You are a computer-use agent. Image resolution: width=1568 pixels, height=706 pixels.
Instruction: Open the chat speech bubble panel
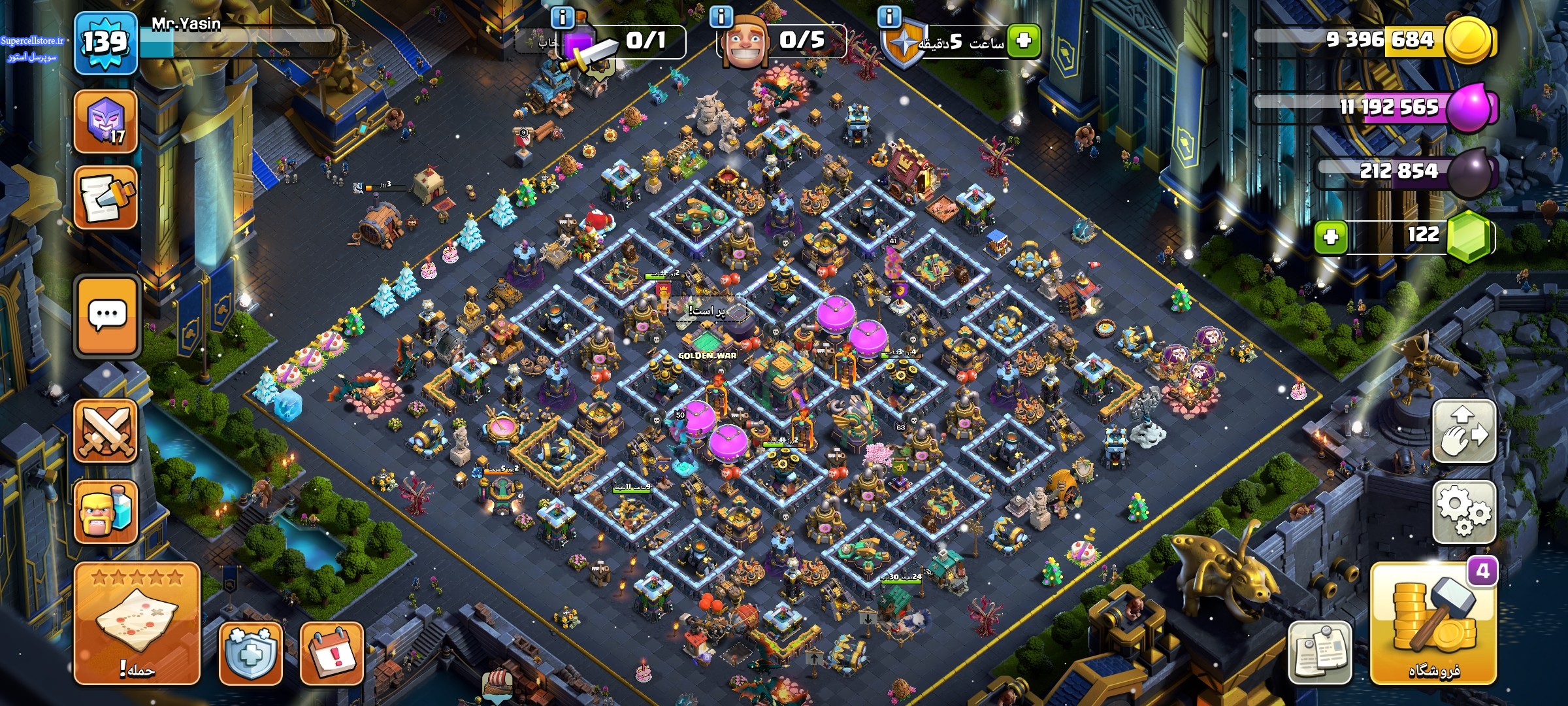pos(107,316)
